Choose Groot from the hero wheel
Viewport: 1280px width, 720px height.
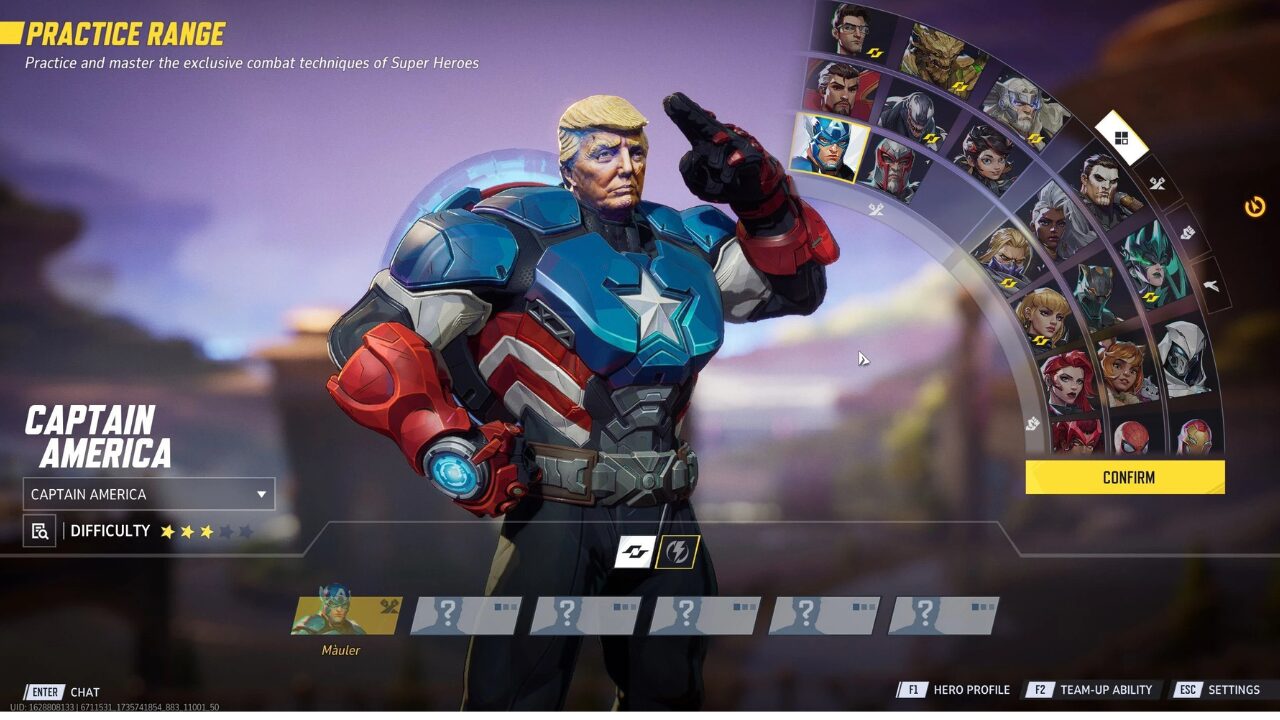point(940,58)
